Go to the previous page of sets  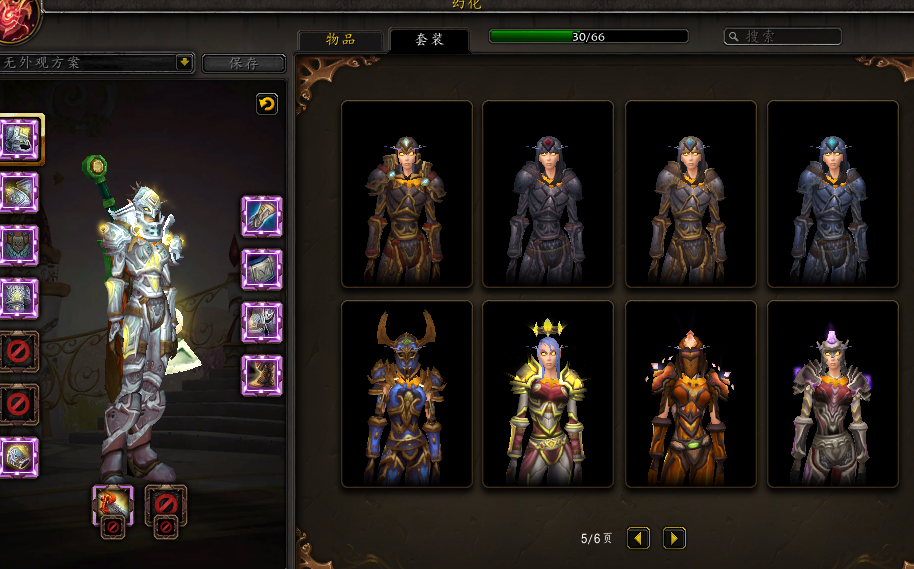pyautogui.click(x=638, y=538)
